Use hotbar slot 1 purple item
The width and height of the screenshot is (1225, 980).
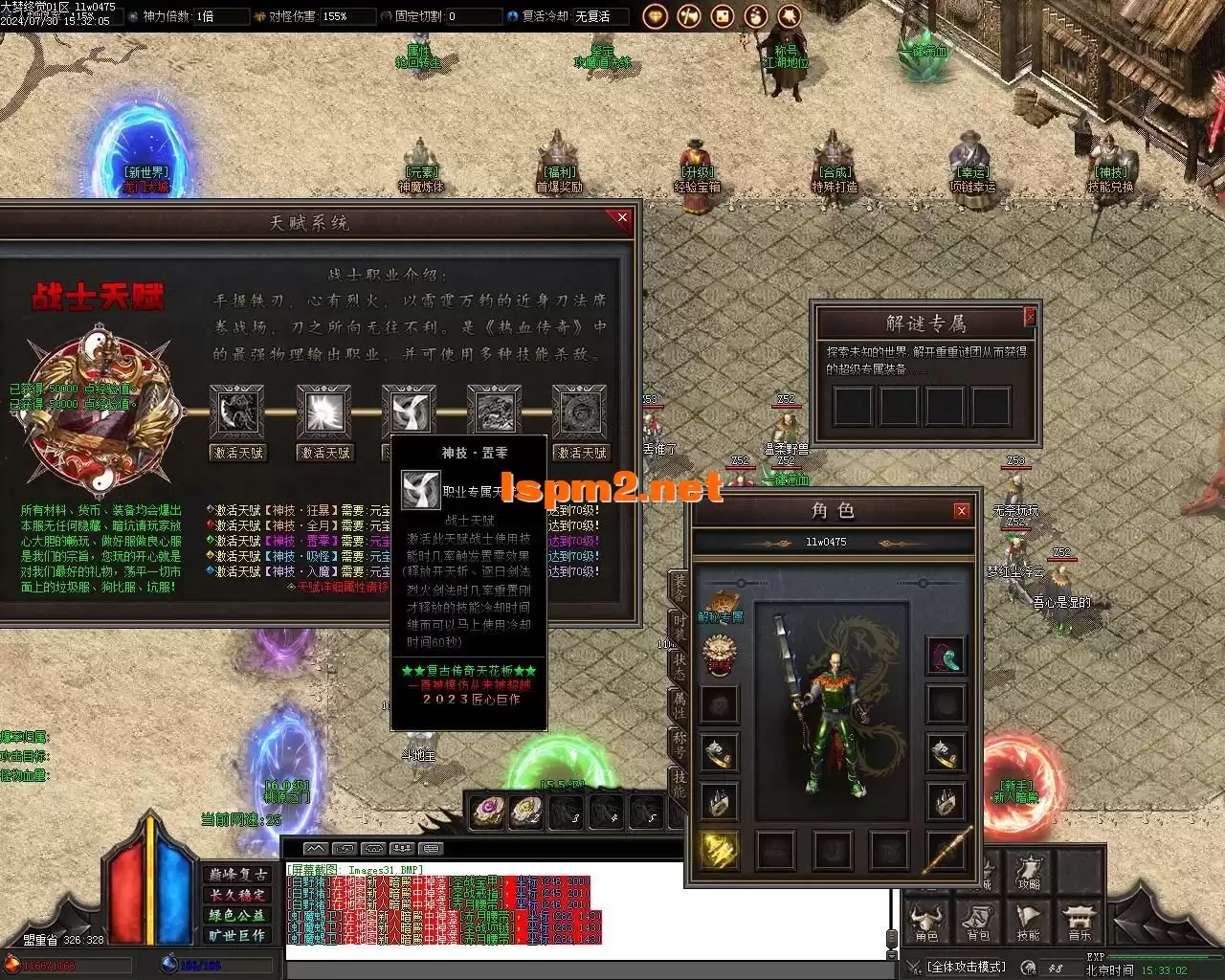pyautogui.click(x=488, y=812)
